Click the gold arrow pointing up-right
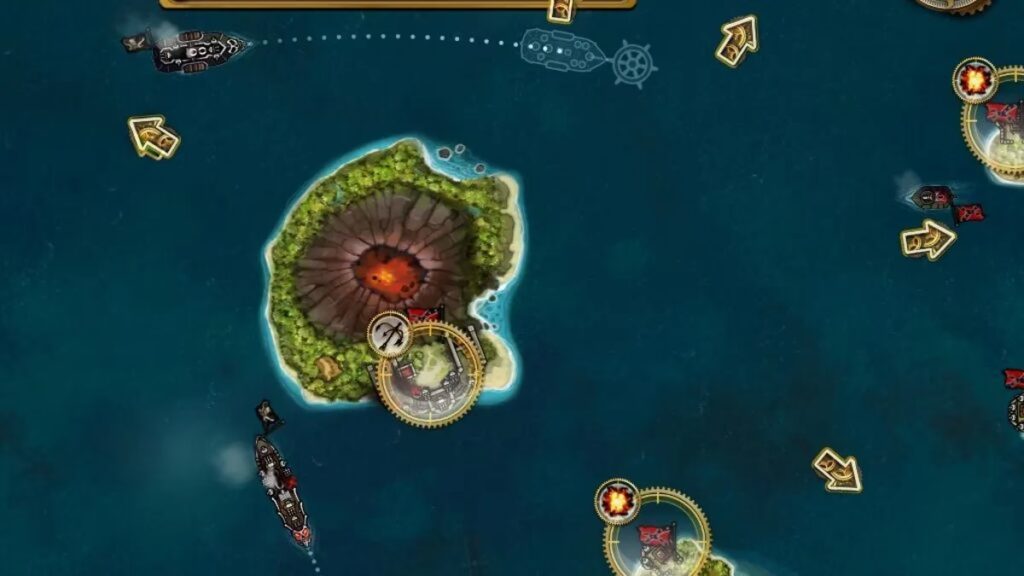The height and width of the screenshot is (576, 1024). click(737, 40)
